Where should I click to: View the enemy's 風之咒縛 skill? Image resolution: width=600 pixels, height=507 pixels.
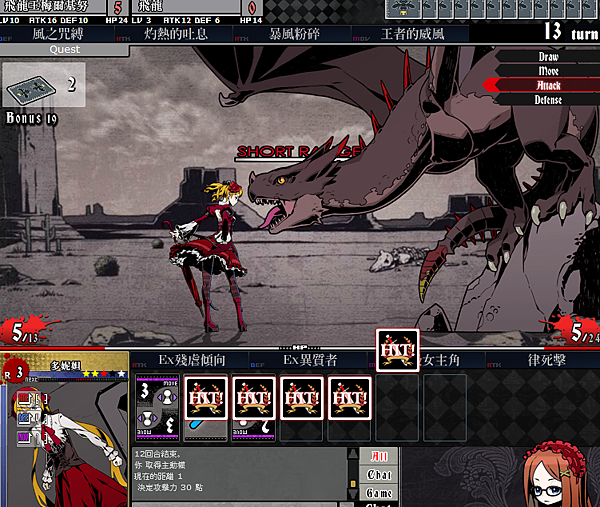pyautogui.click(x=66, y=34)
